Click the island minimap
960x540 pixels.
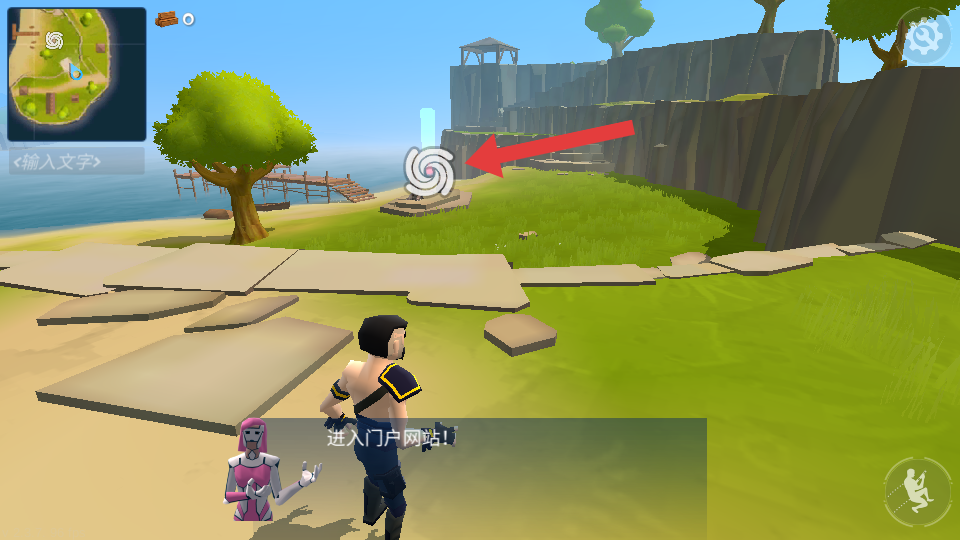76,74
